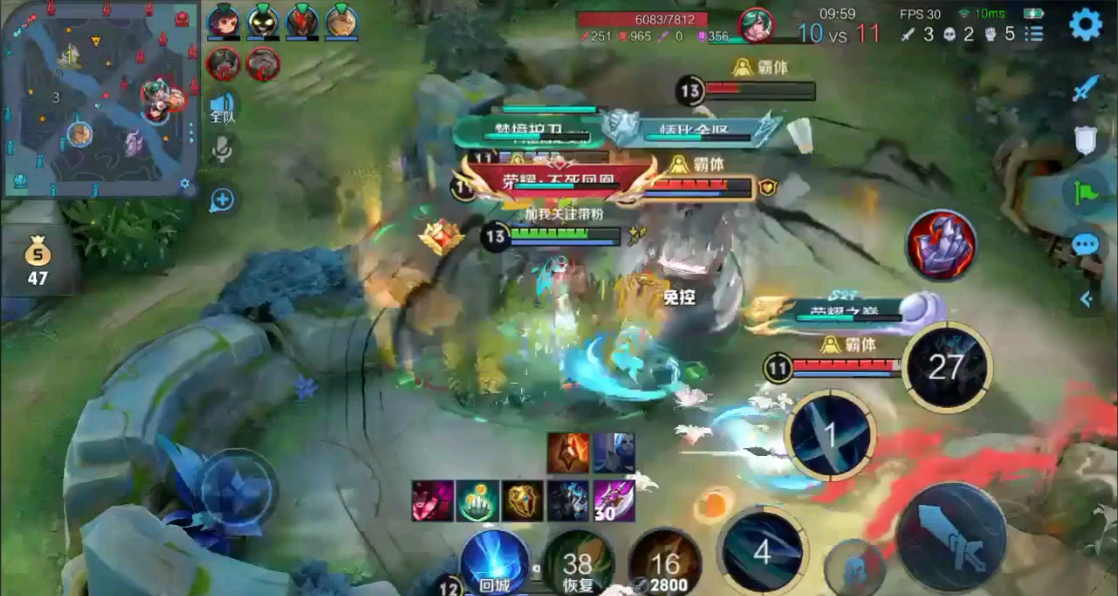The image size is (1118, 596).
Task: Cast the crossed-blades skill showing 1
Action: tap(829, 436)
